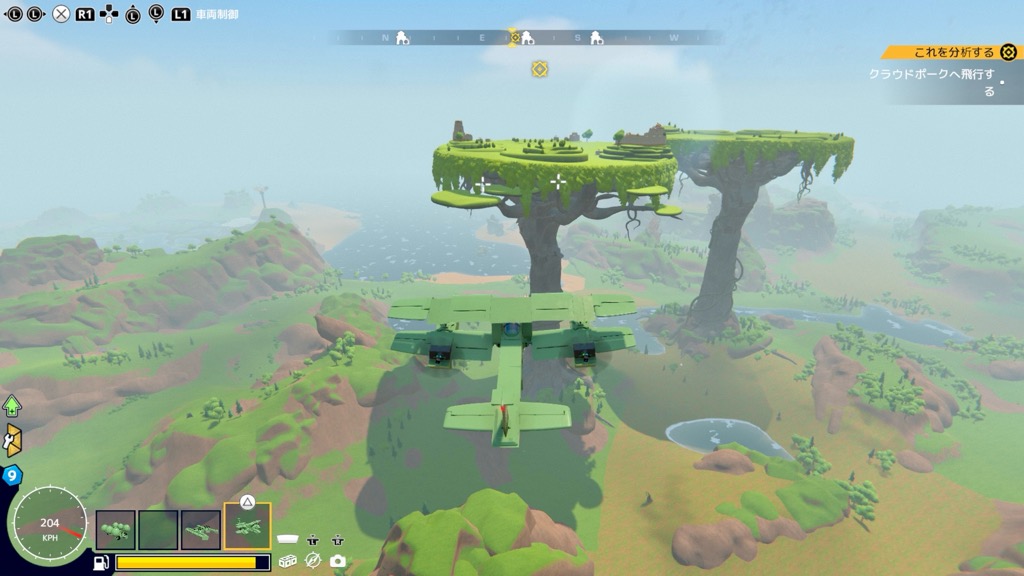1024x576 pixels.
Task: Open the 'これを分析する' quest tracker header
Action: [x=953, y=52]
